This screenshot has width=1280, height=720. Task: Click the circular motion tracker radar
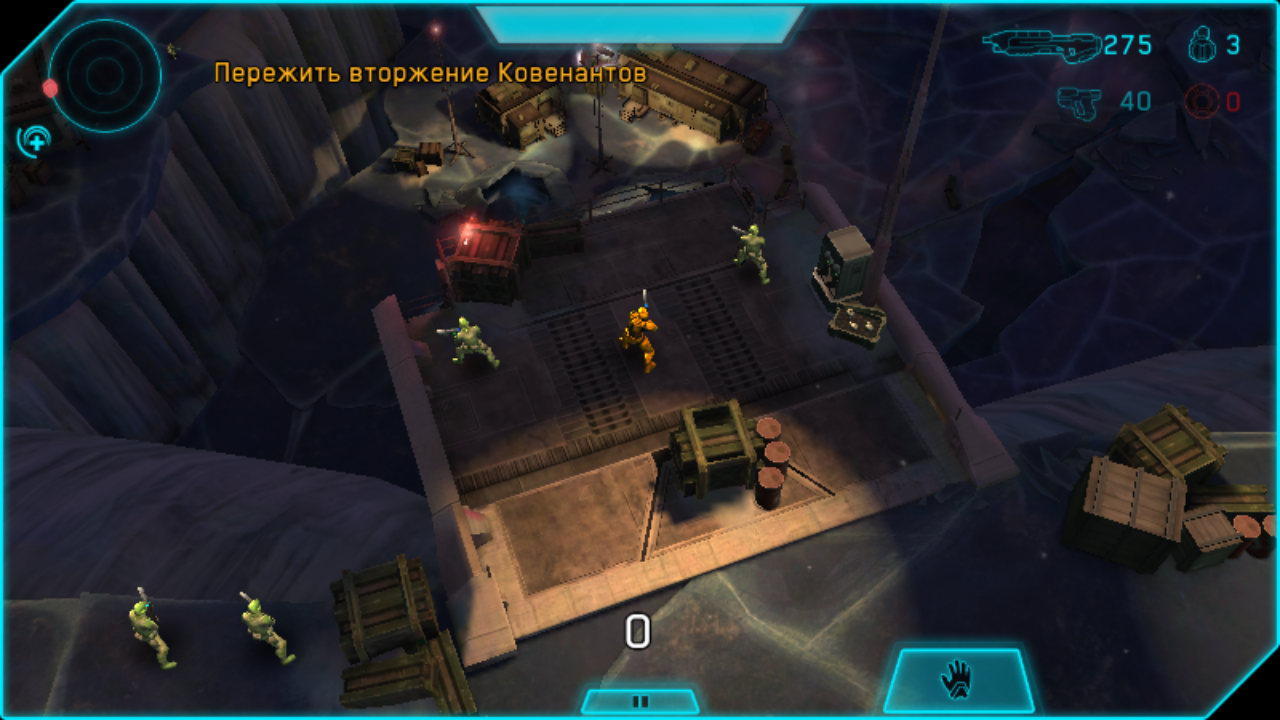[105, 73]
